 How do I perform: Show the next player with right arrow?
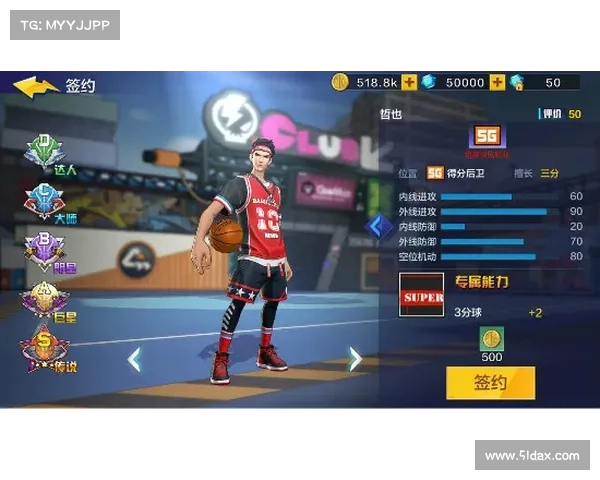click(x=354, y=359)
